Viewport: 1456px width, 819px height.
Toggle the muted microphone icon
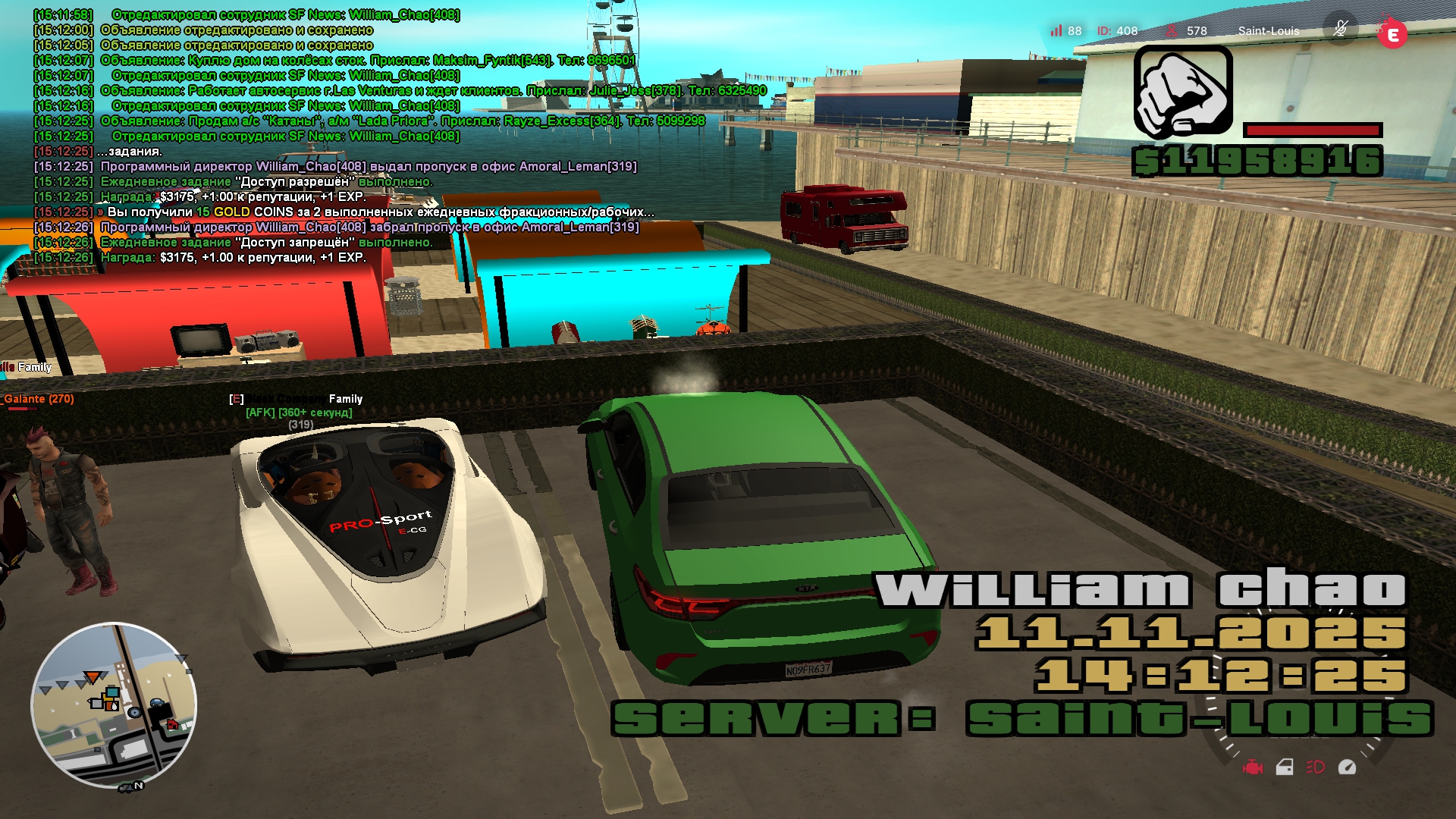(x=1340, y=30)
